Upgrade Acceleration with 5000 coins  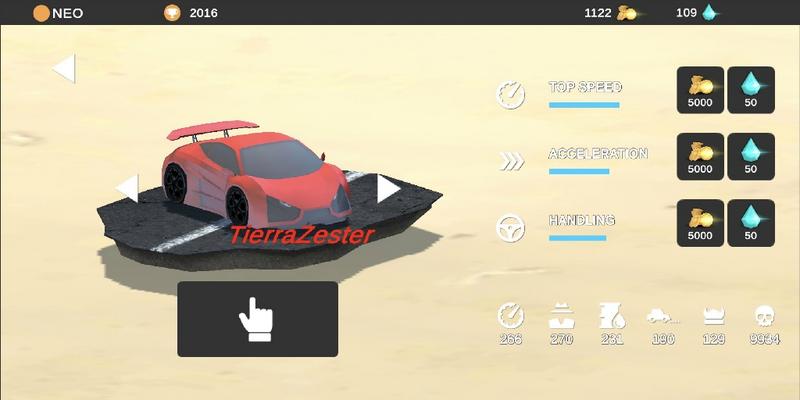(x=700, y=157)
